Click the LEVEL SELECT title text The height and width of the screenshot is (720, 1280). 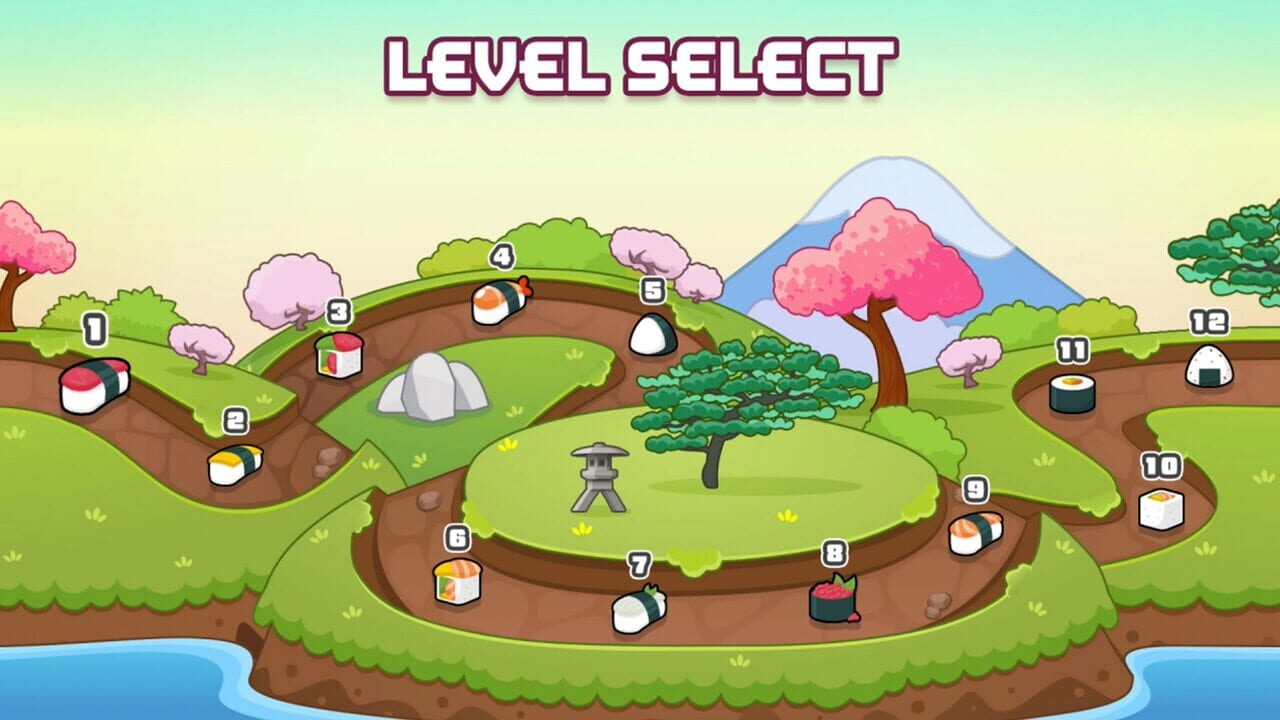[x=640, y=62]
